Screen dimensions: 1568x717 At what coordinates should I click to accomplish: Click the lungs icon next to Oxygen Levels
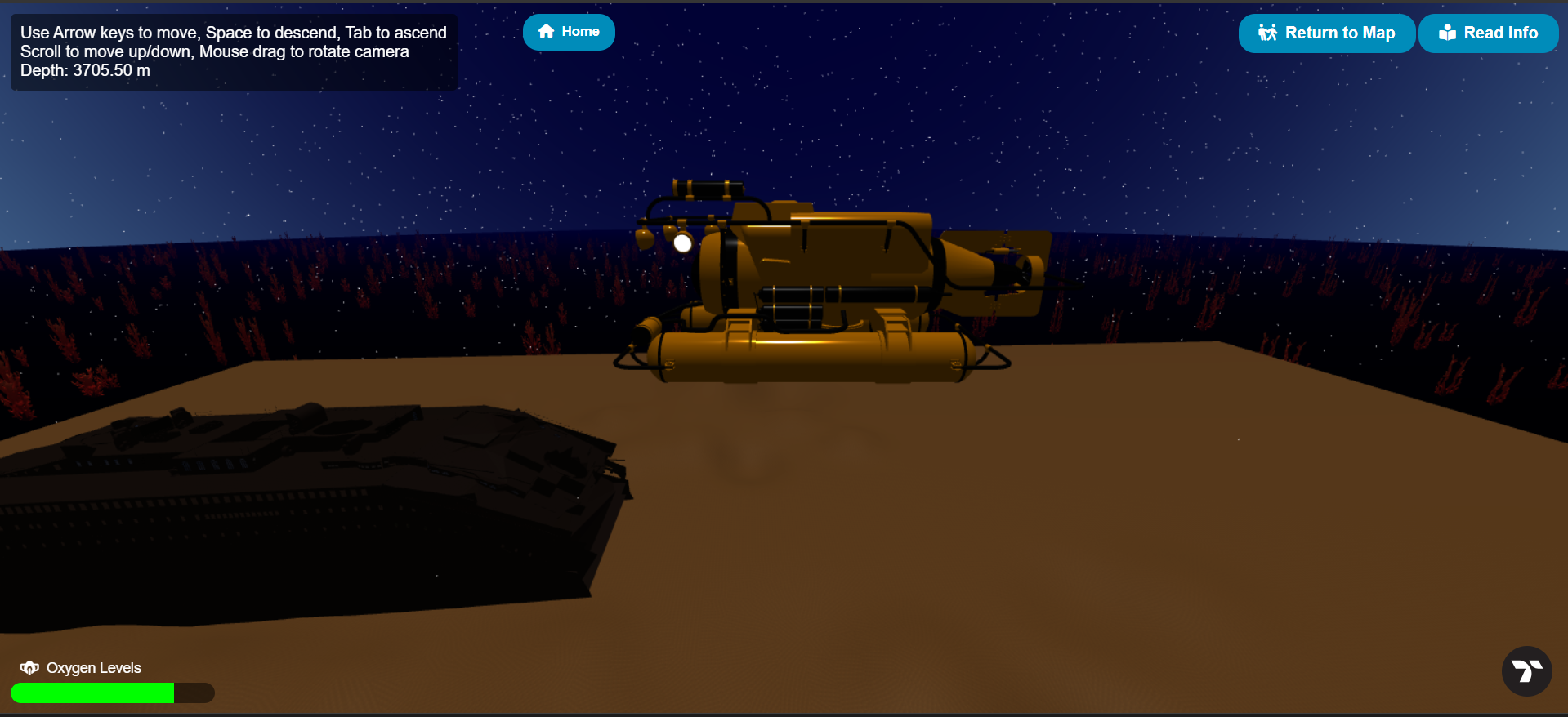pos(29,667)
